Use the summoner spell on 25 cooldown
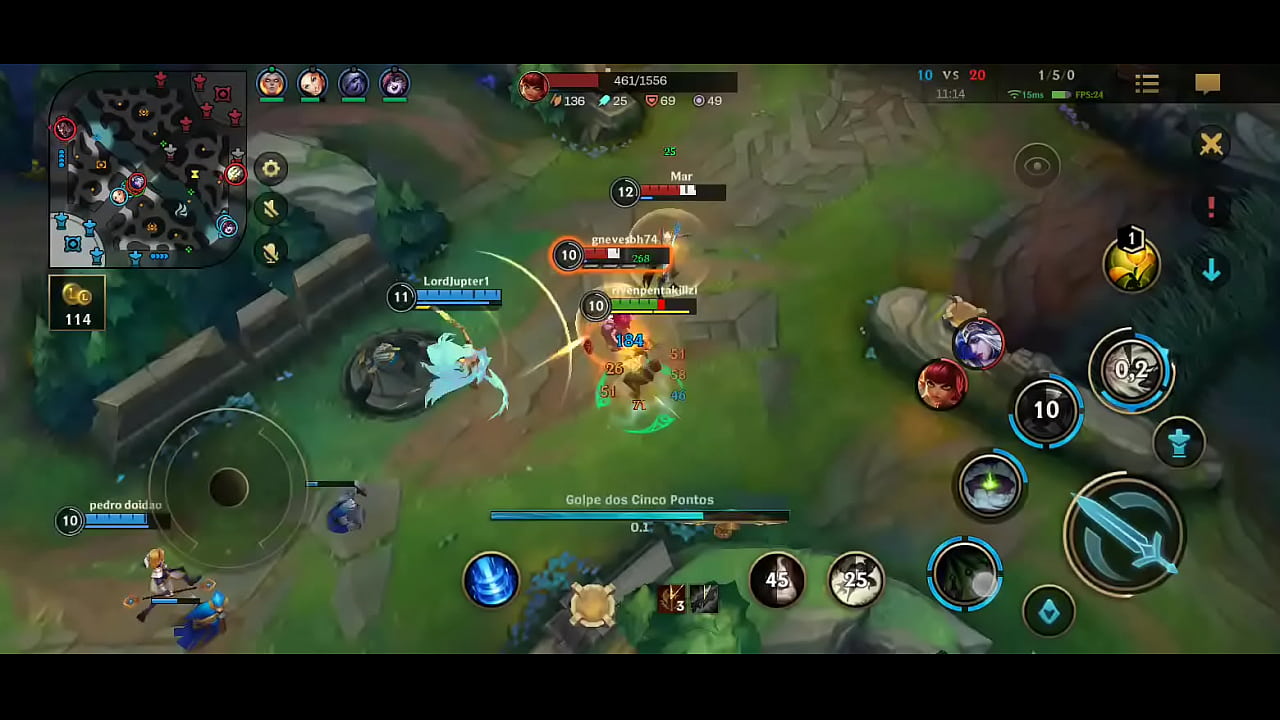Image resolution: width=1280 pixels, height=720 pixels. (x=856, y=580)
